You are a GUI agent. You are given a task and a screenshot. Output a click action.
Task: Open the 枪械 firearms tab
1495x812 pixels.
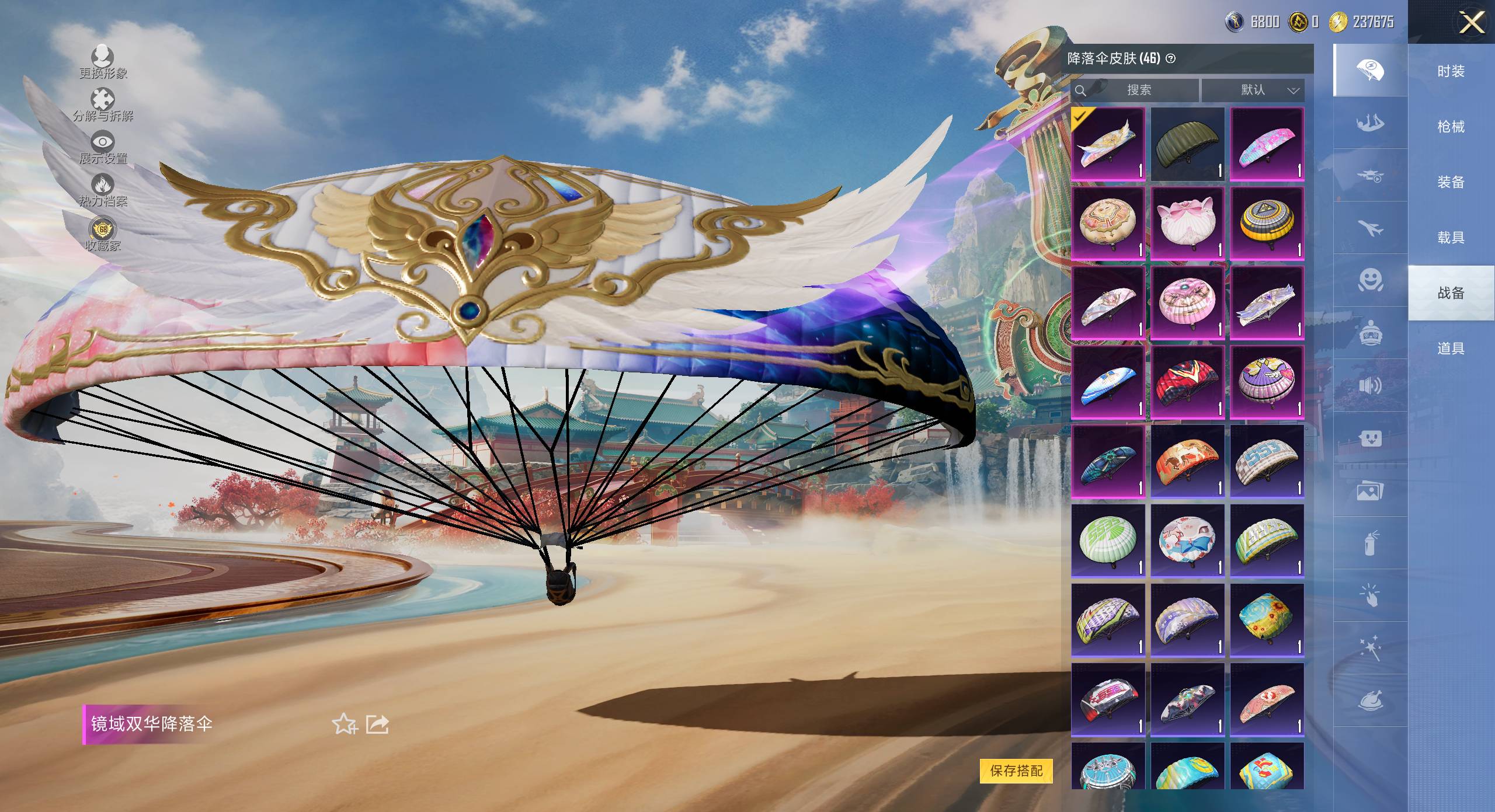click(x=1451, y=127)
